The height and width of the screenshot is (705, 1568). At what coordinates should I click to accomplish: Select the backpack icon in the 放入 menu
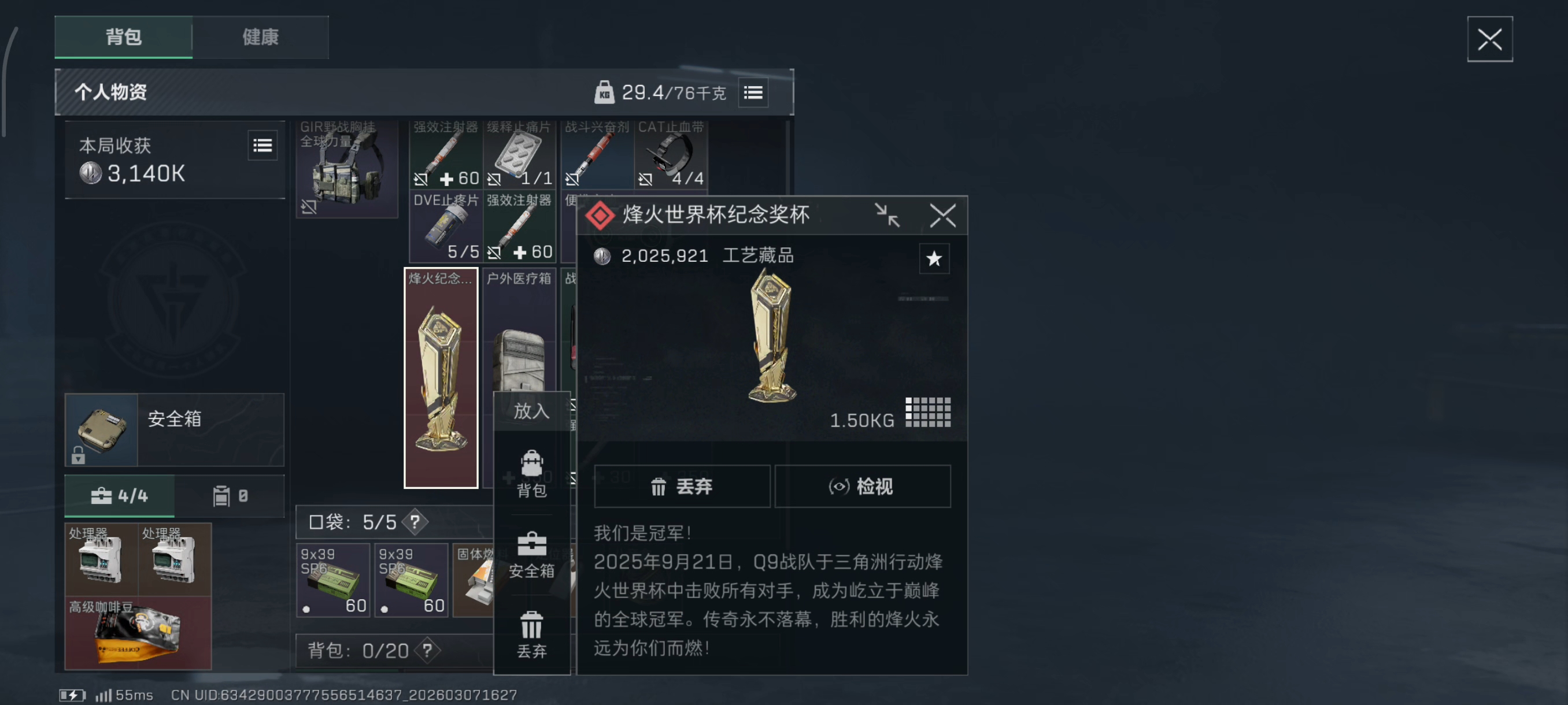(531, 463)
